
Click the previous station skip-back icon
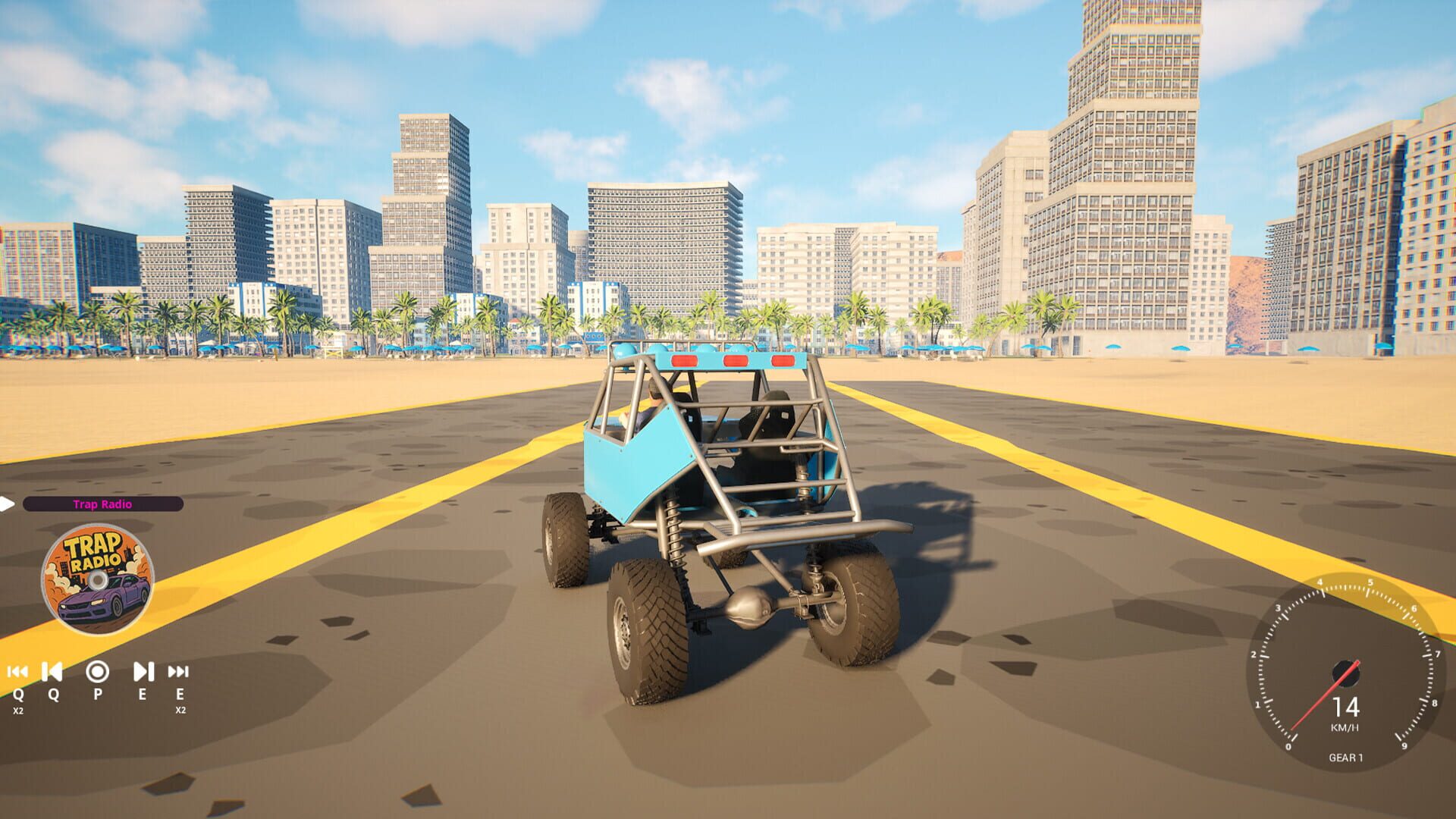click(x=17, y=672)
